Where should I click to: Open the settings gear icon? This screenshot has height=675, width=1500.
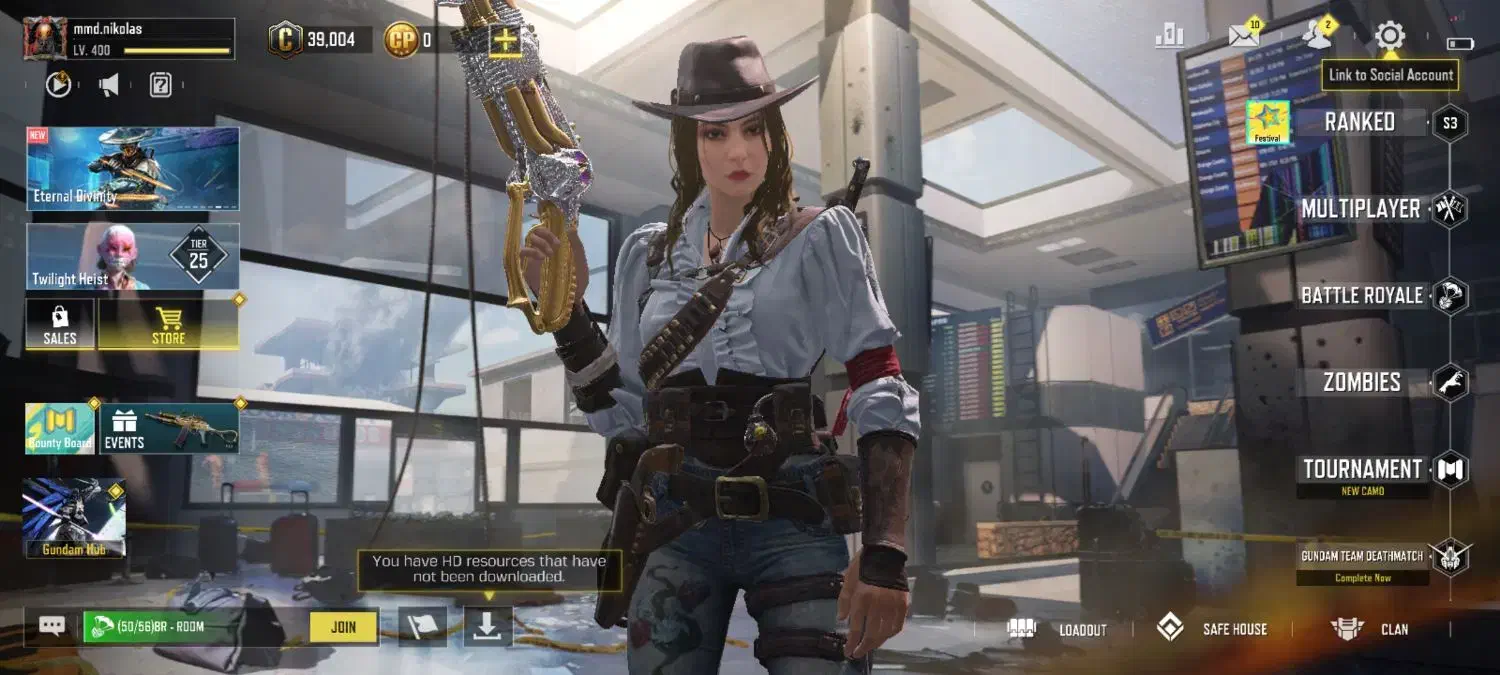[1389, 37]
